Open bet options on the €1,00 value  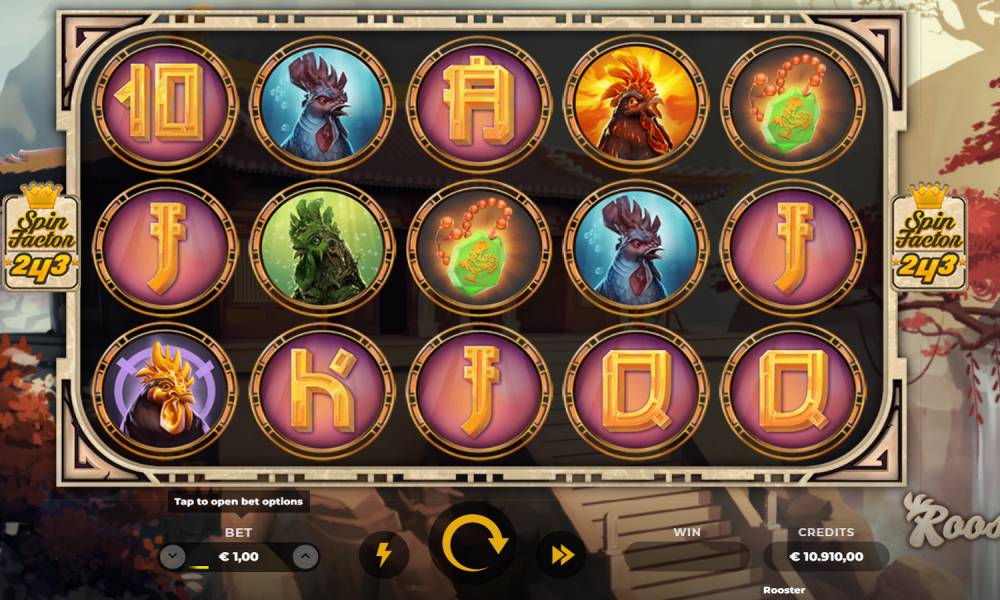(x=239, y=557)
